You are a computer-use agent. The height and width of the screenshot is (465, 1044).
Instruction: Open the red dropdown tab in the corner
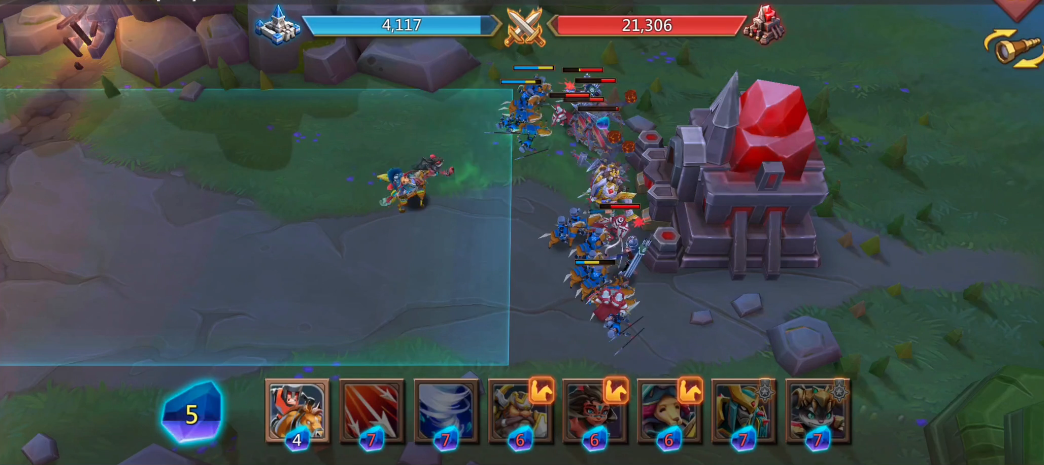1020,8
